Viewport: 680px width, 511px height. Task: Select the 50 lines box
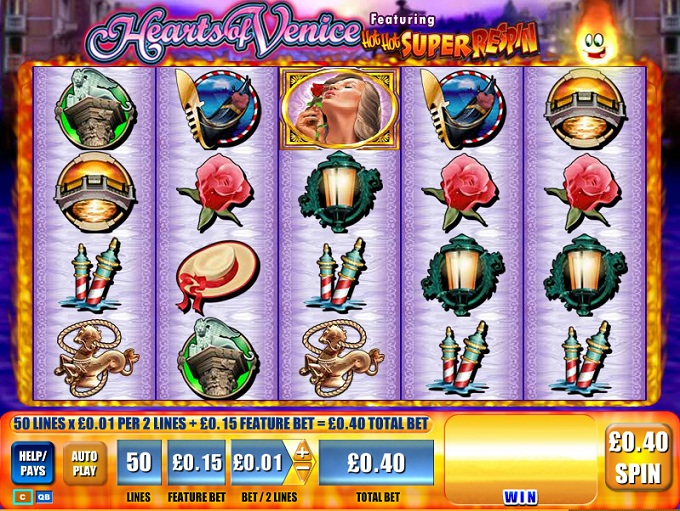(139, 463)
